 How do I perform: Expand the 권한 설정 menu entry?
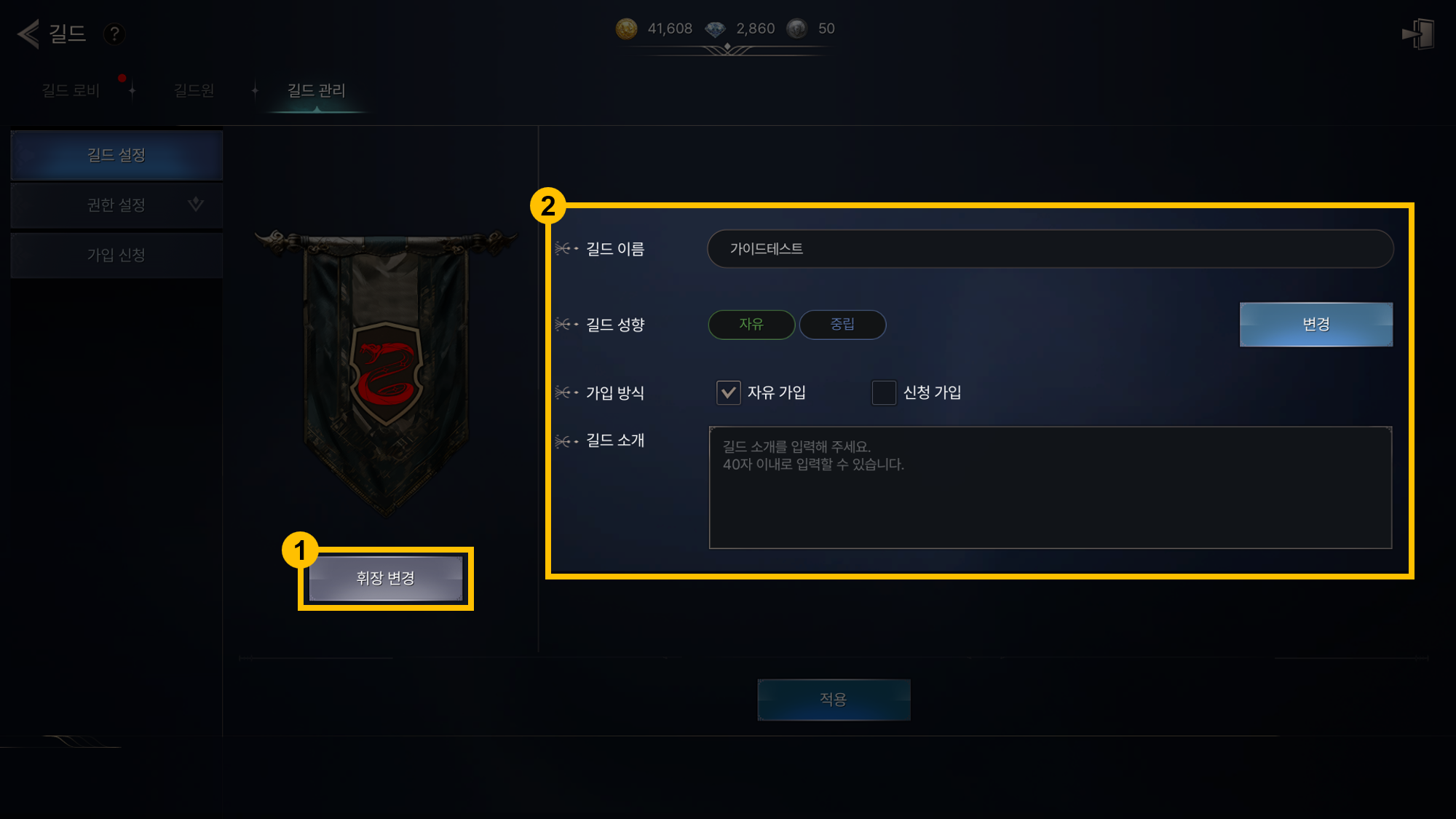[x=116, y=205]
